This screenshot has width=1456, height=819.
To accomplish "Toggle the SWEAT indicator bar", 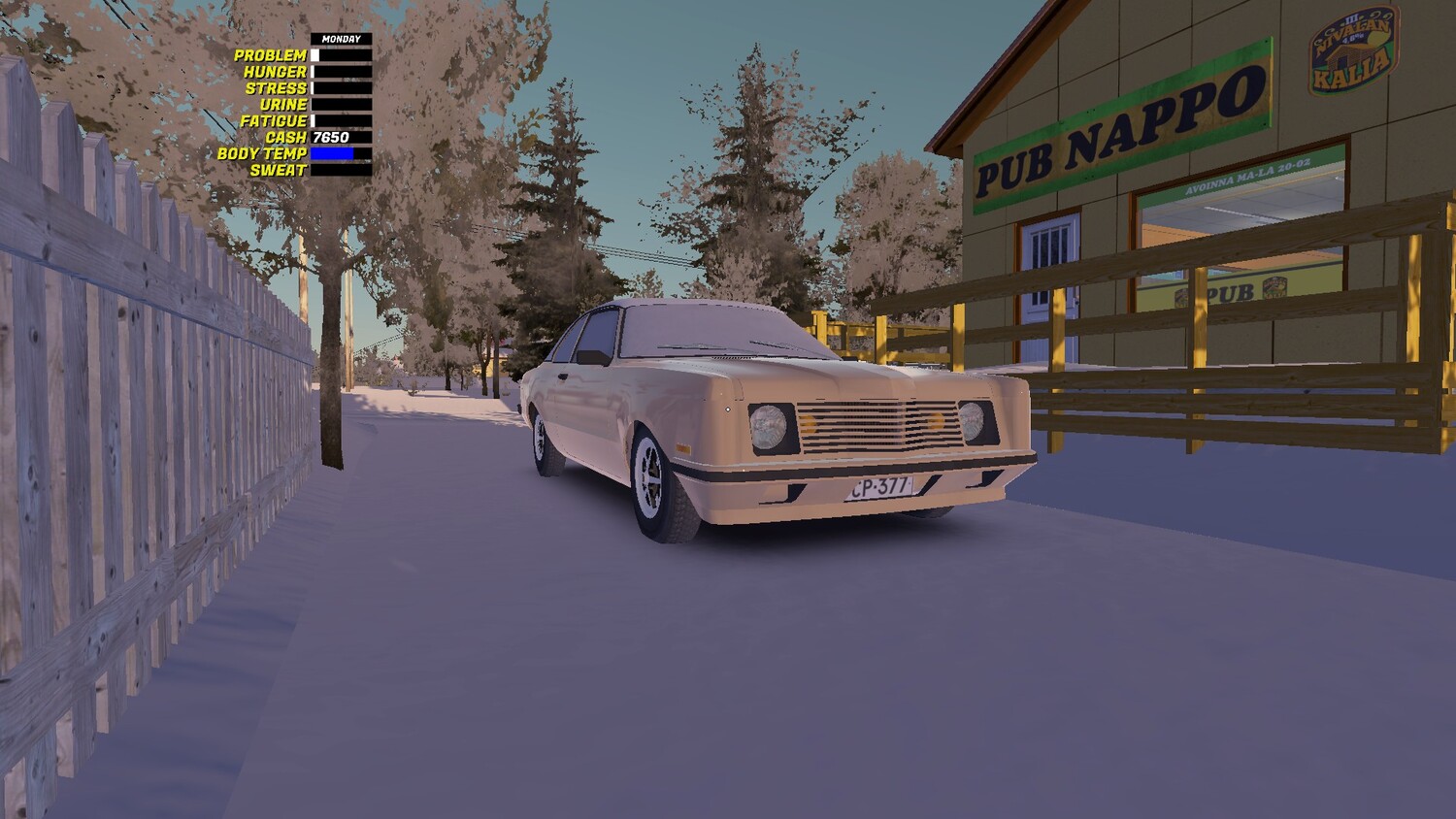I will click(x=340, y=169).
